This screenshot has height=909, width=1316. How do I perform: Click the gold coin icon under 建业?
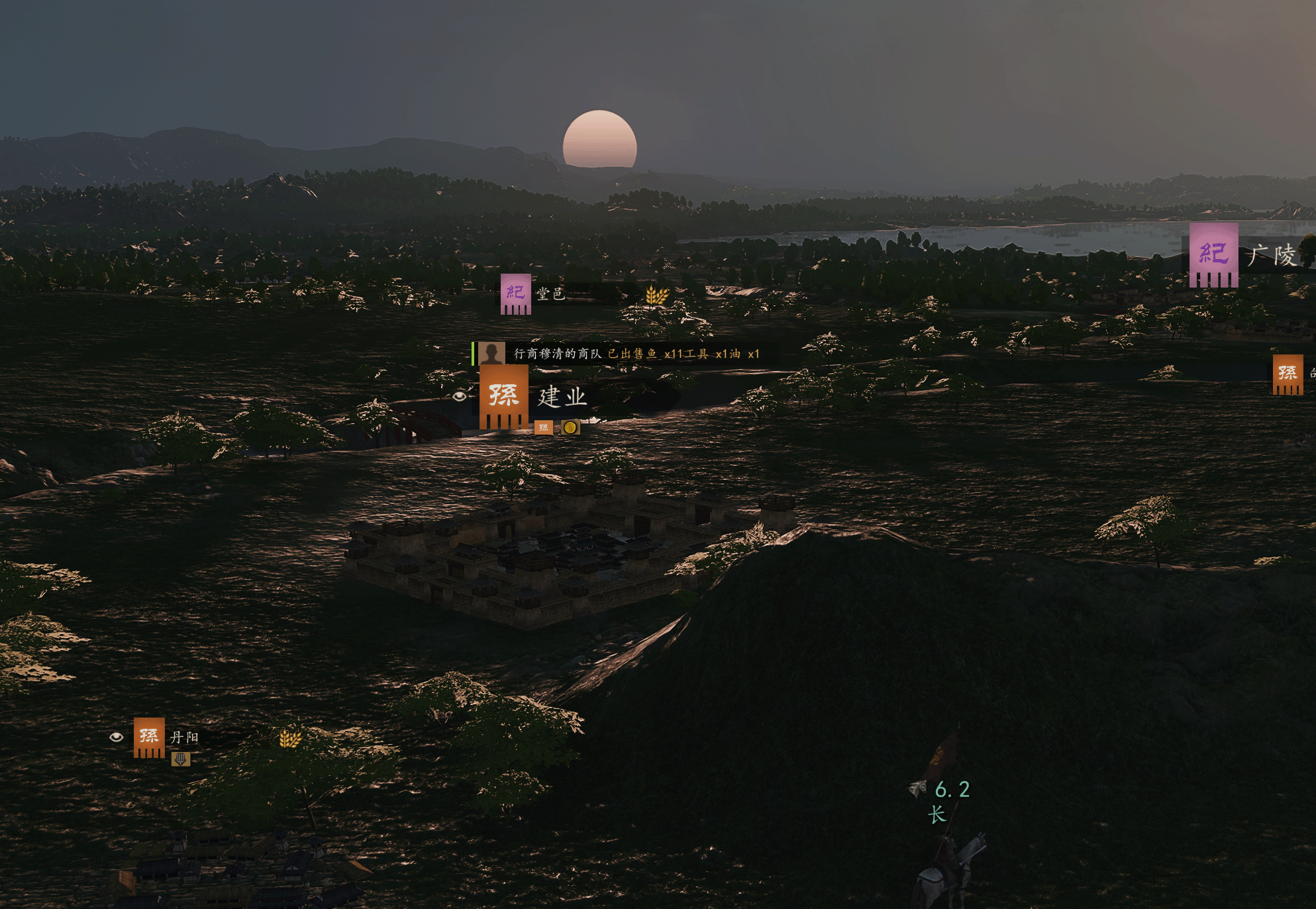[x=570, y=427]
